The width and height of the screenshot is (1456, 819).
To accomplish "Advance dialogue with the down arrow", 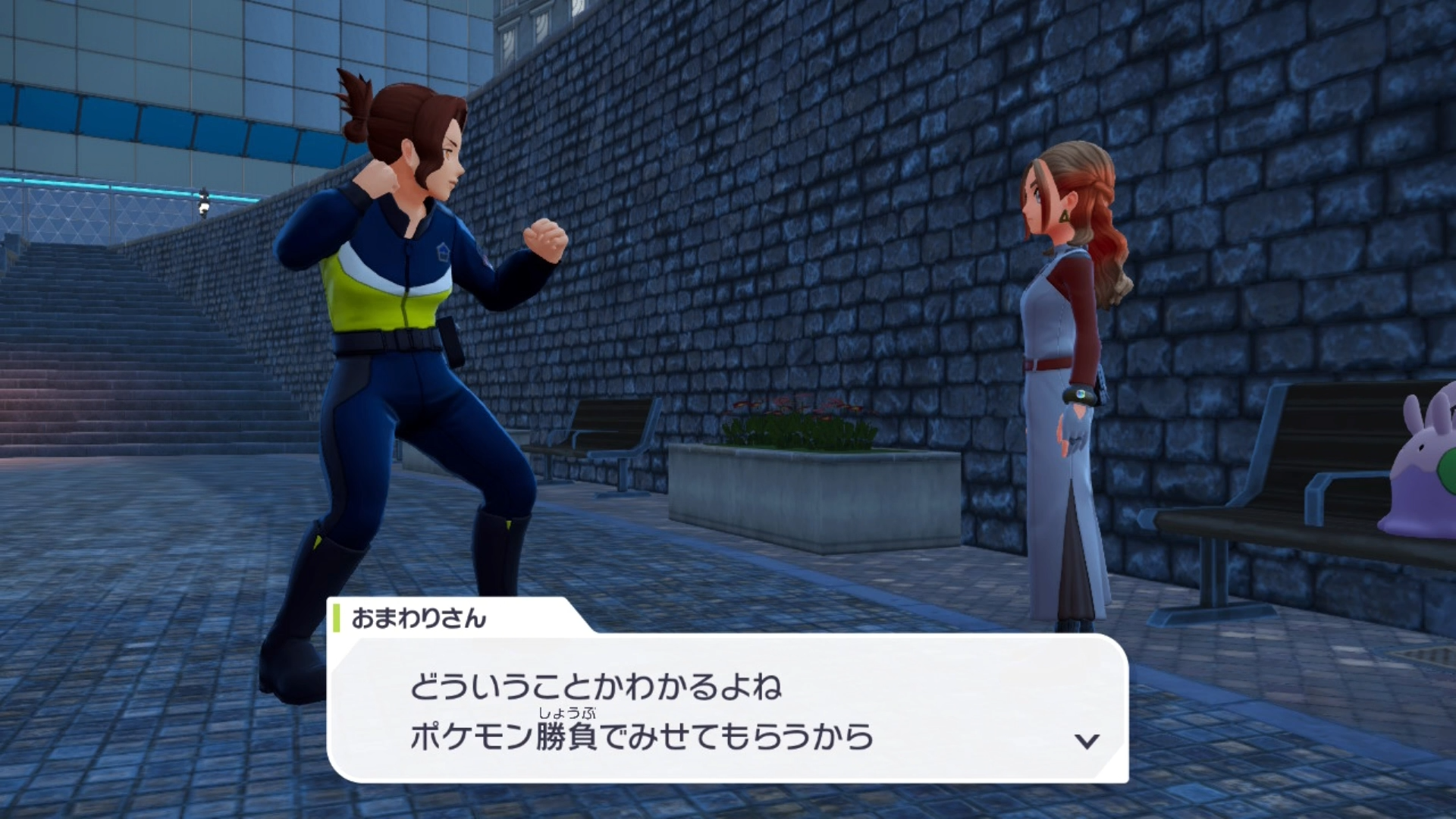I will (x=1087, y=741).
